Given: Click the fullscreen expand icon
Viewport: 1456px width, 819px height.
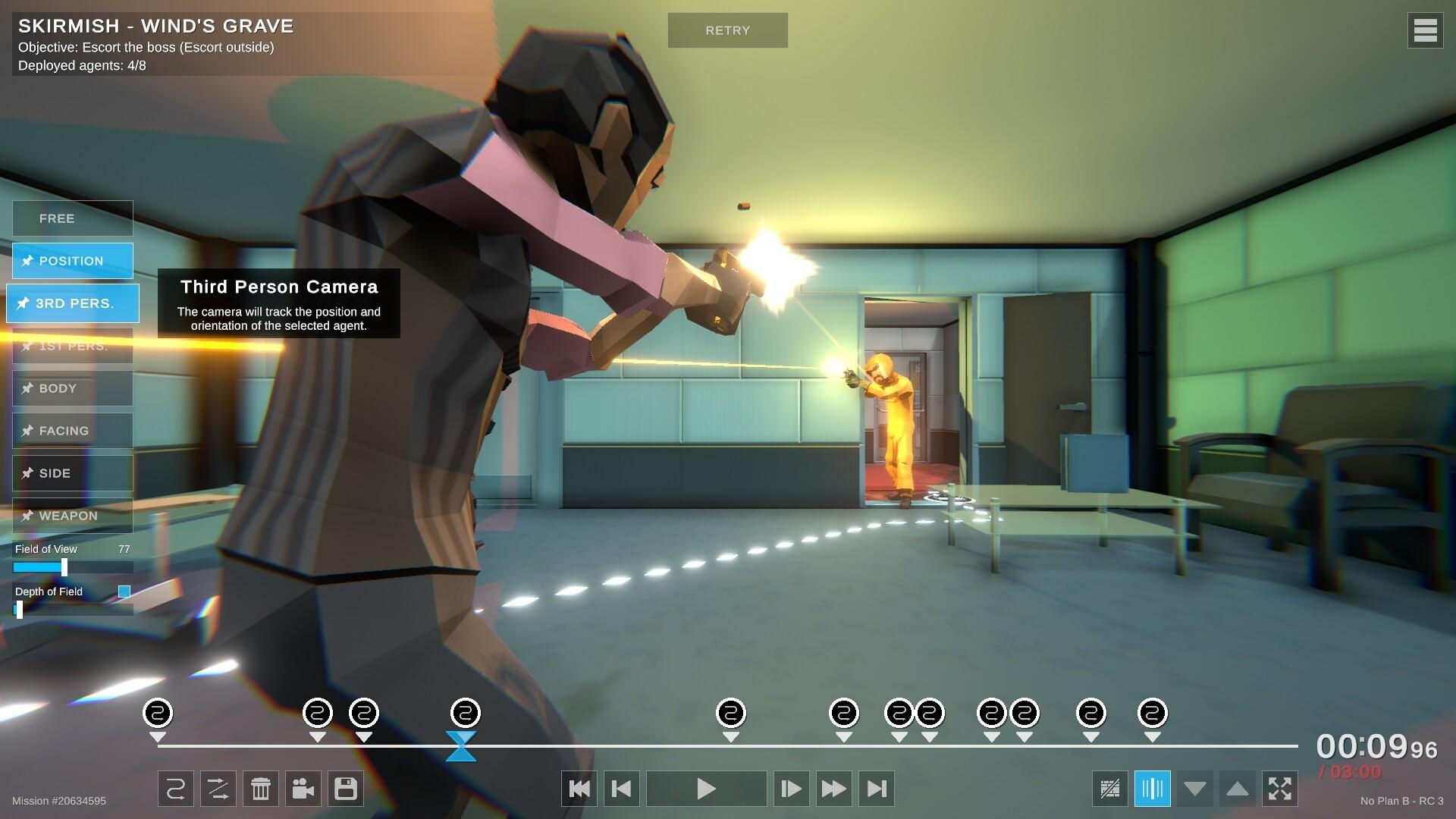Looking at the screenshot, I should pyautogui.click(x=1282, y=789).
